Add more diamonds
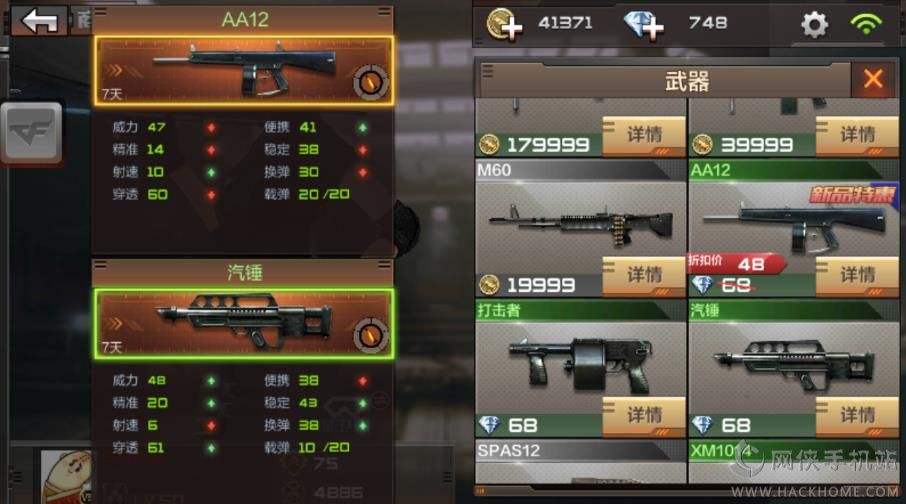 (645, 23)
